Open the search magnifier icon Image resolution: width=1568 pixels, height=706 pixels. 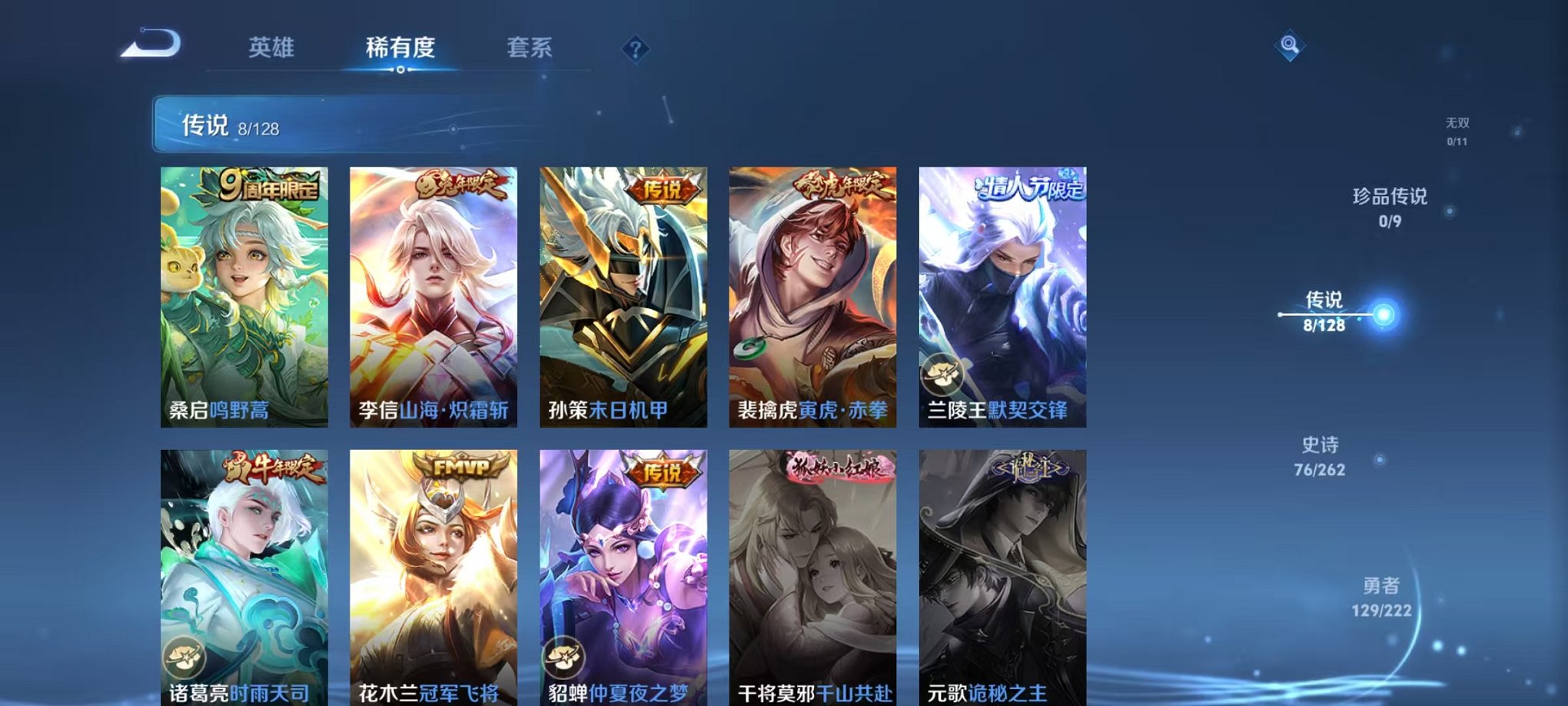point(1291,46)
